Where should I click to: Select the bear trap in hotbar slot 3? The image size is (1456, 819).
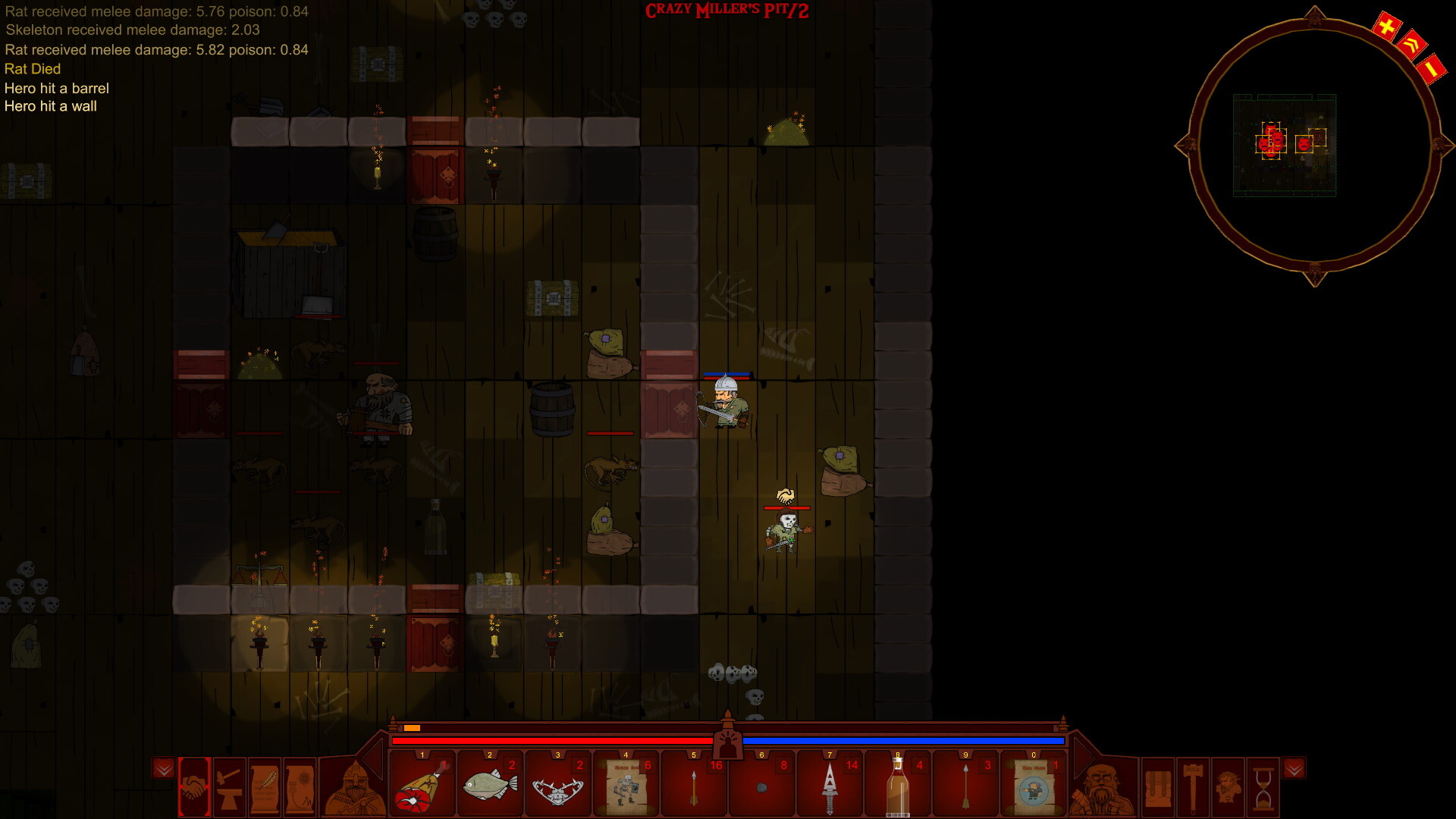click(557, 787)
